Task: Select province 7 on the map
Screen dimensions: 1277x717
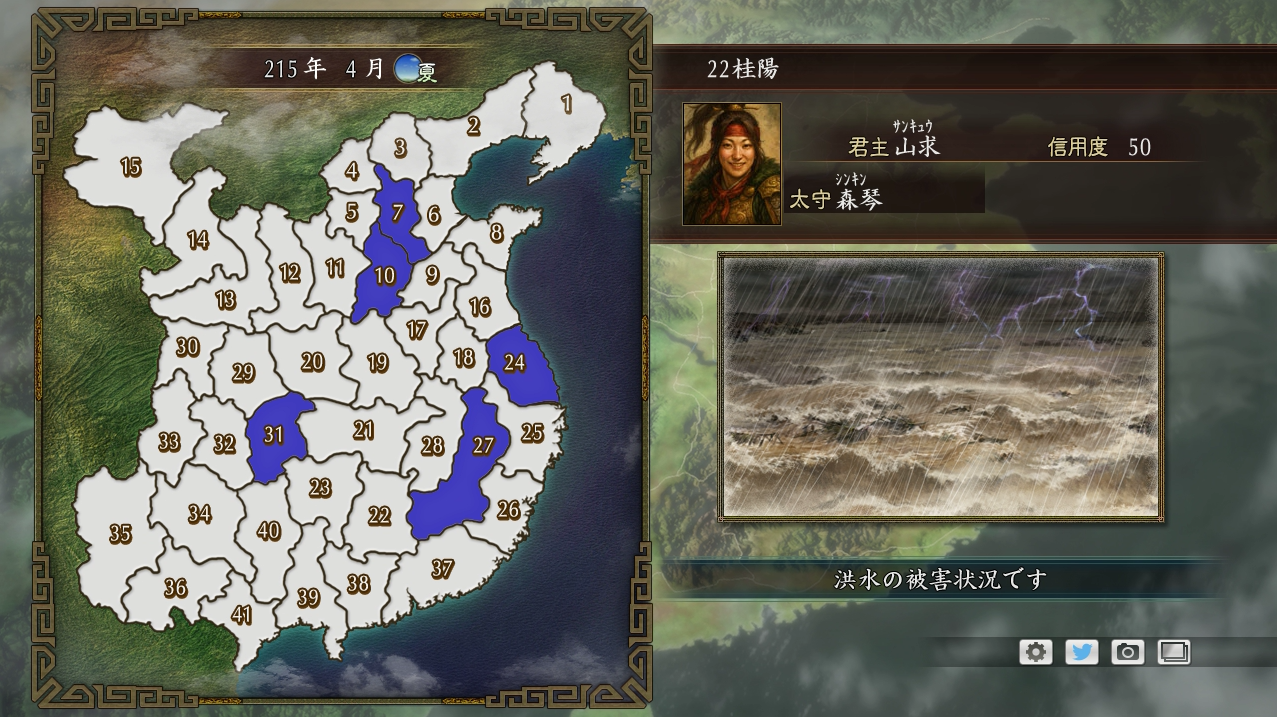Action: [397, 212]
